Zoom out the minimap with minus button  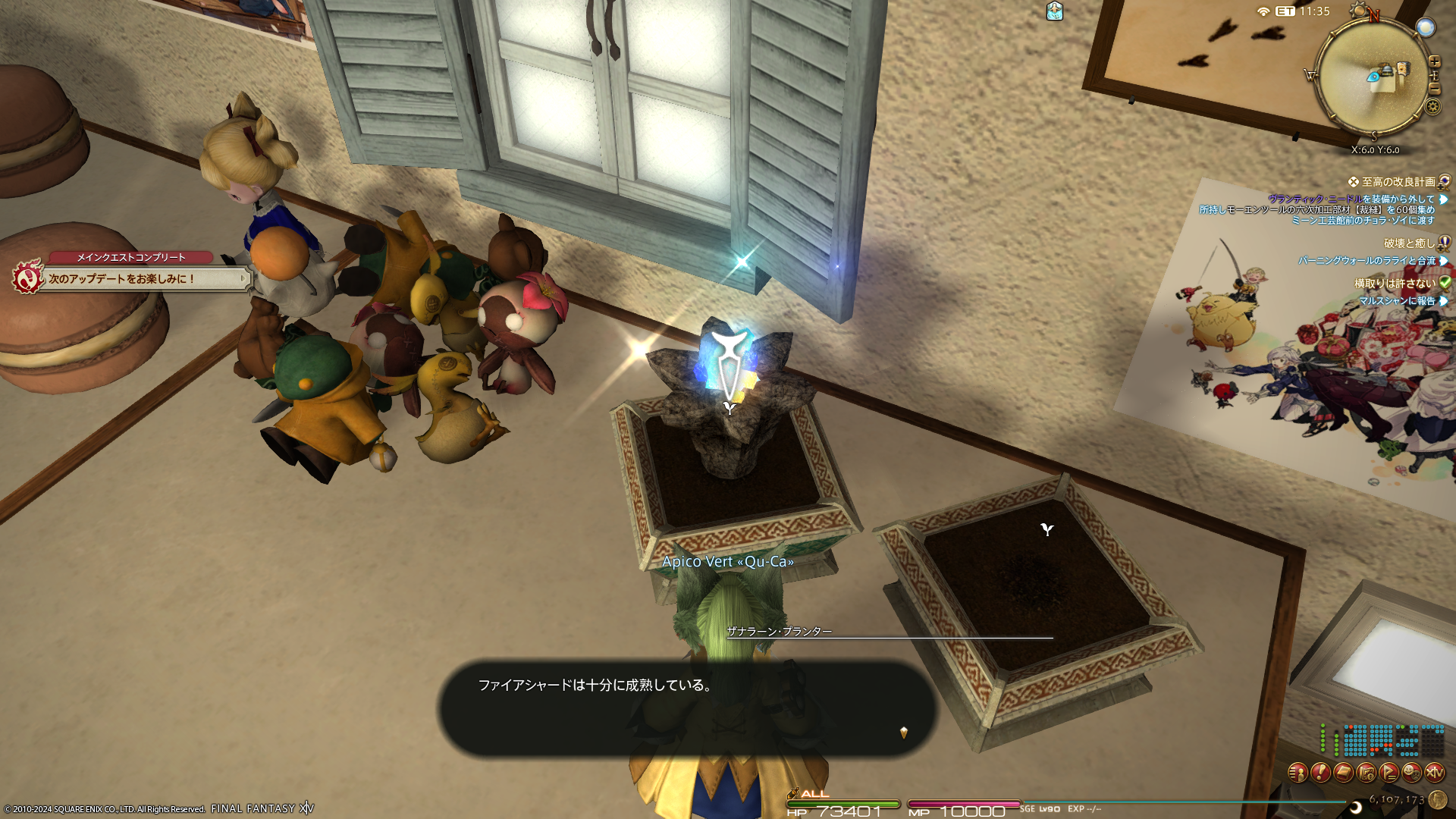pyautogui.click(x=1434, y=89)
